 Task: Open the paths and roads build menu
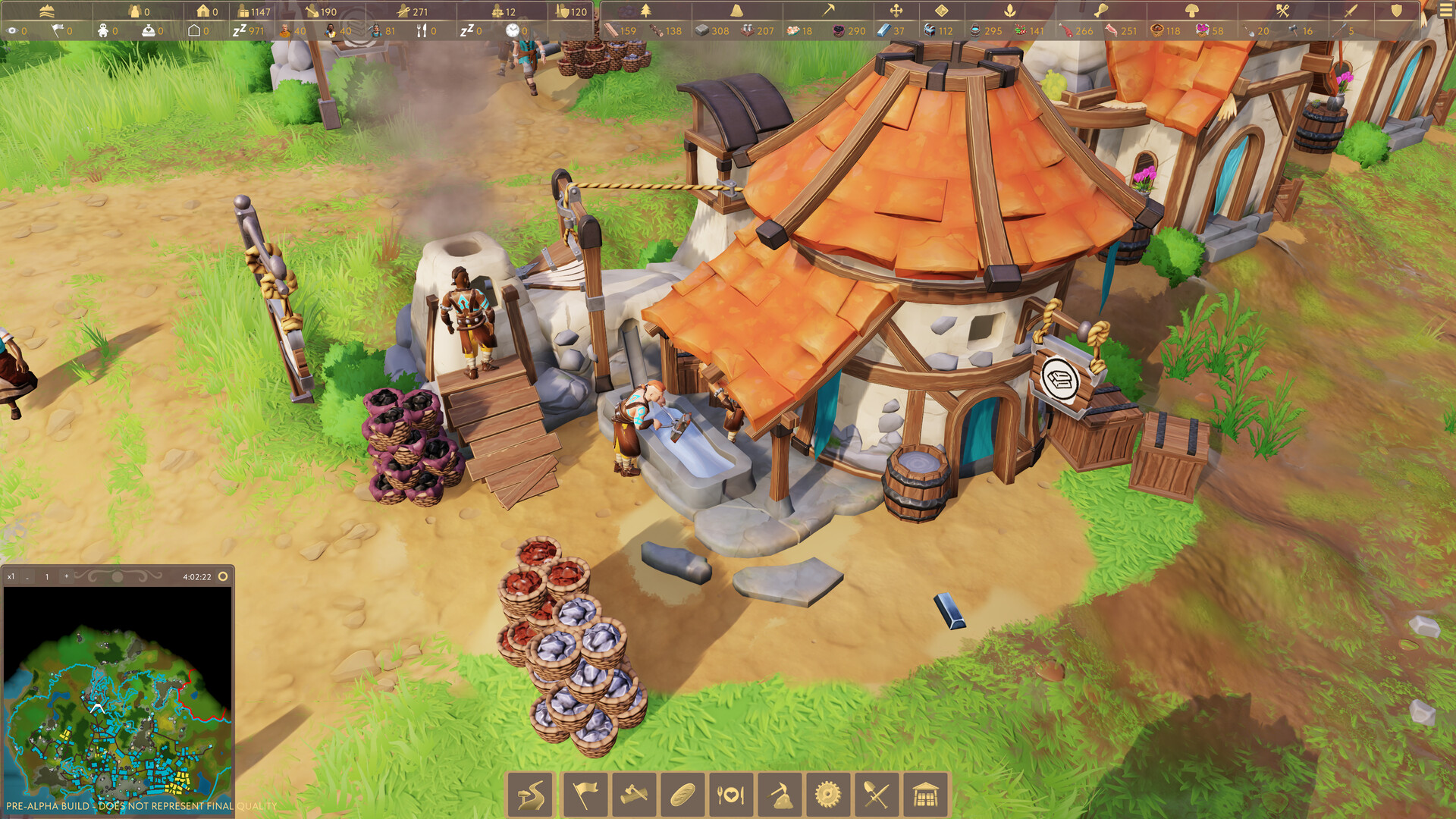click(x=531, y=794)
